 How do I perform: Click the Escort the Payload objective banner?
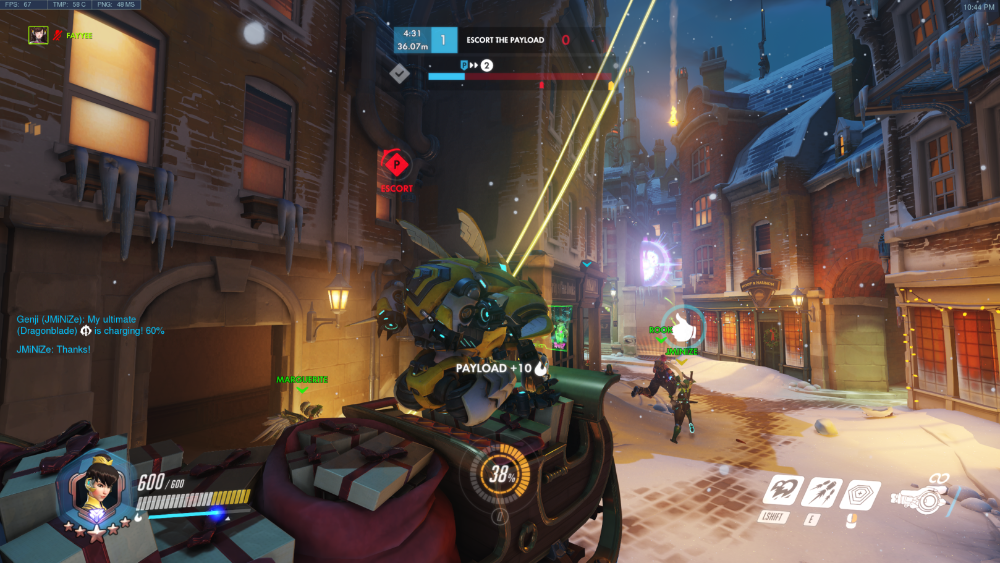click(x=505, y=40)
